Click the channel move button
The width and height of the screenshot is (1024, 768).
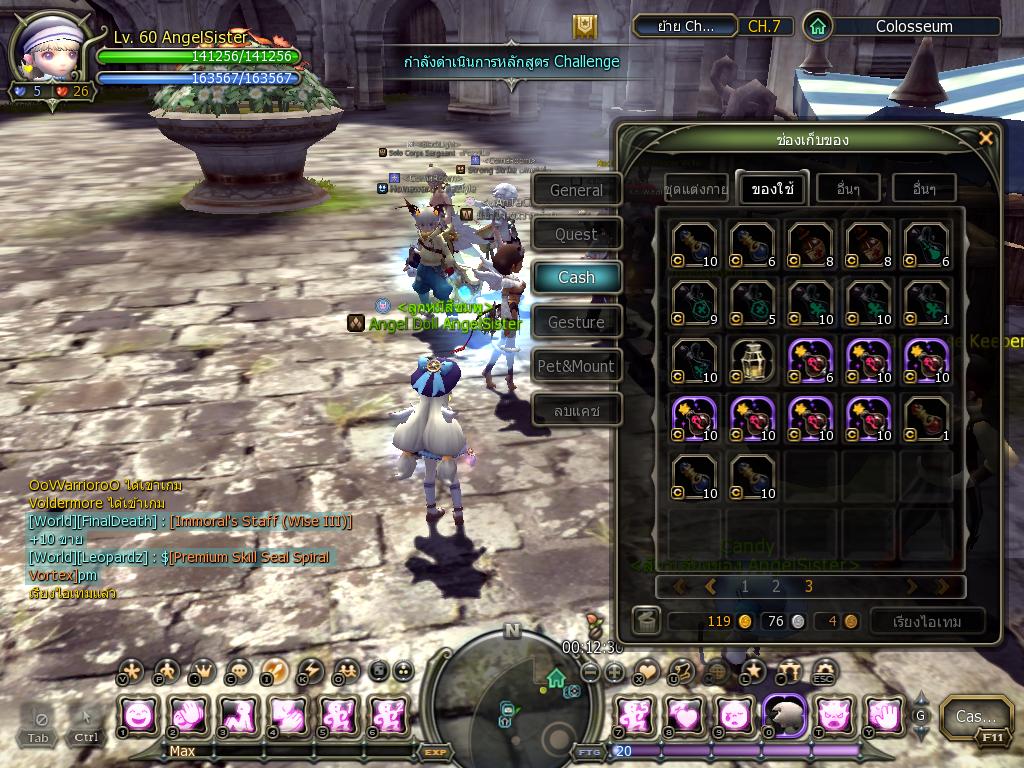[685, 27]
